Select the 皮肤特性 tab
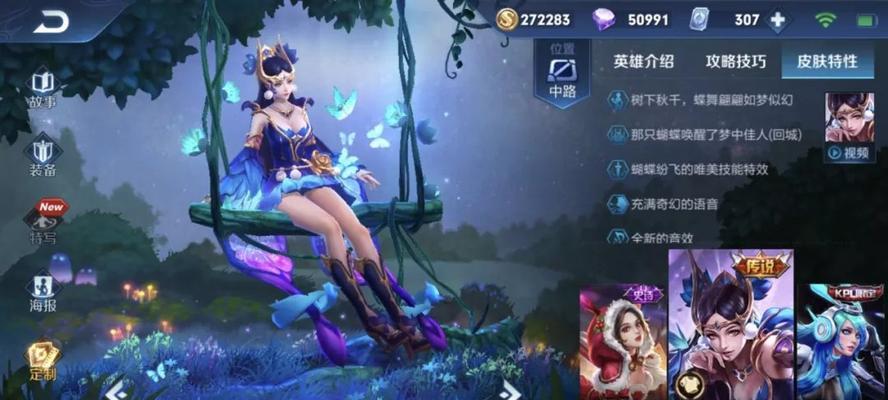This screenshot has height=400, width=888. (x=827, y=61)
